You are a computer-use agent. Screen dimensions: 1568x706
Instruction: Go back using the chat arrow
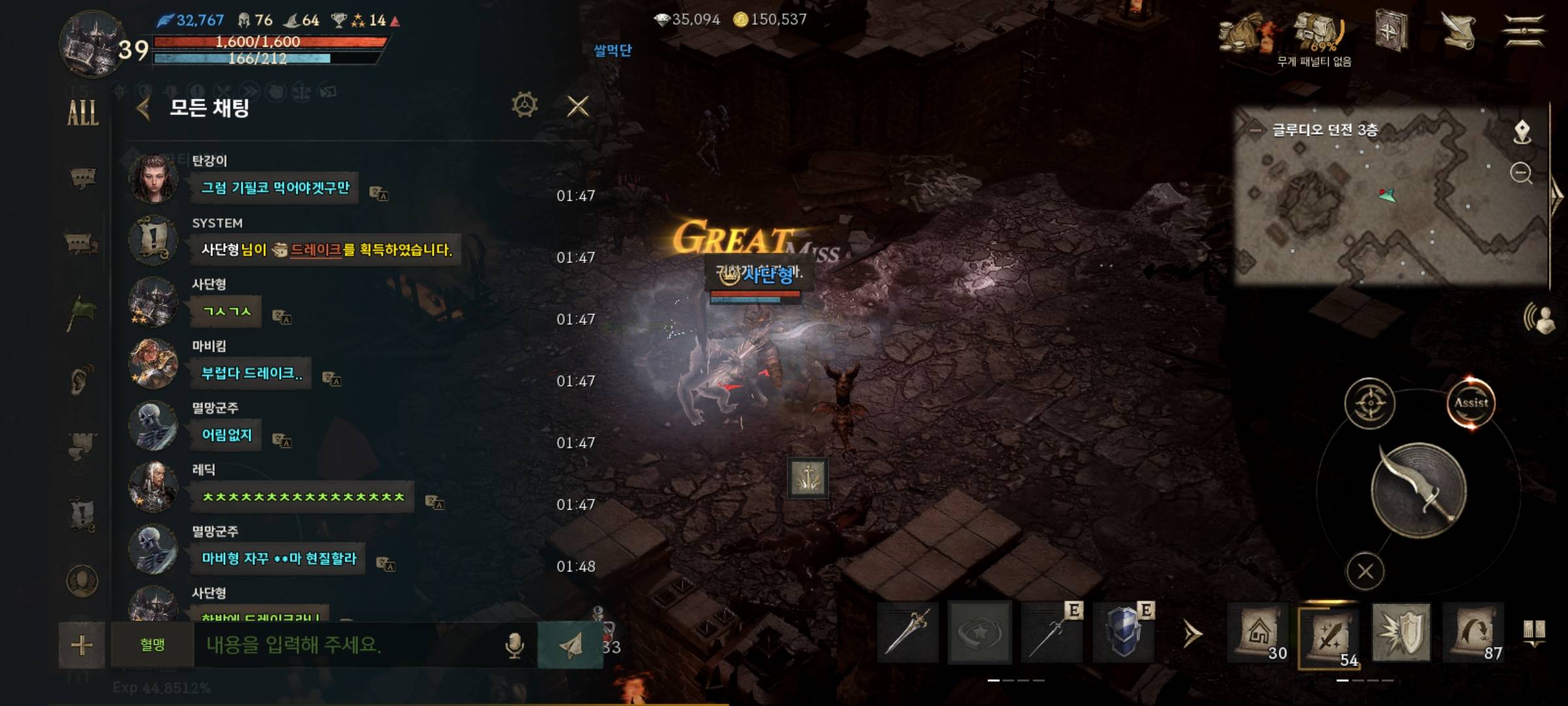[x=144, y=108]
